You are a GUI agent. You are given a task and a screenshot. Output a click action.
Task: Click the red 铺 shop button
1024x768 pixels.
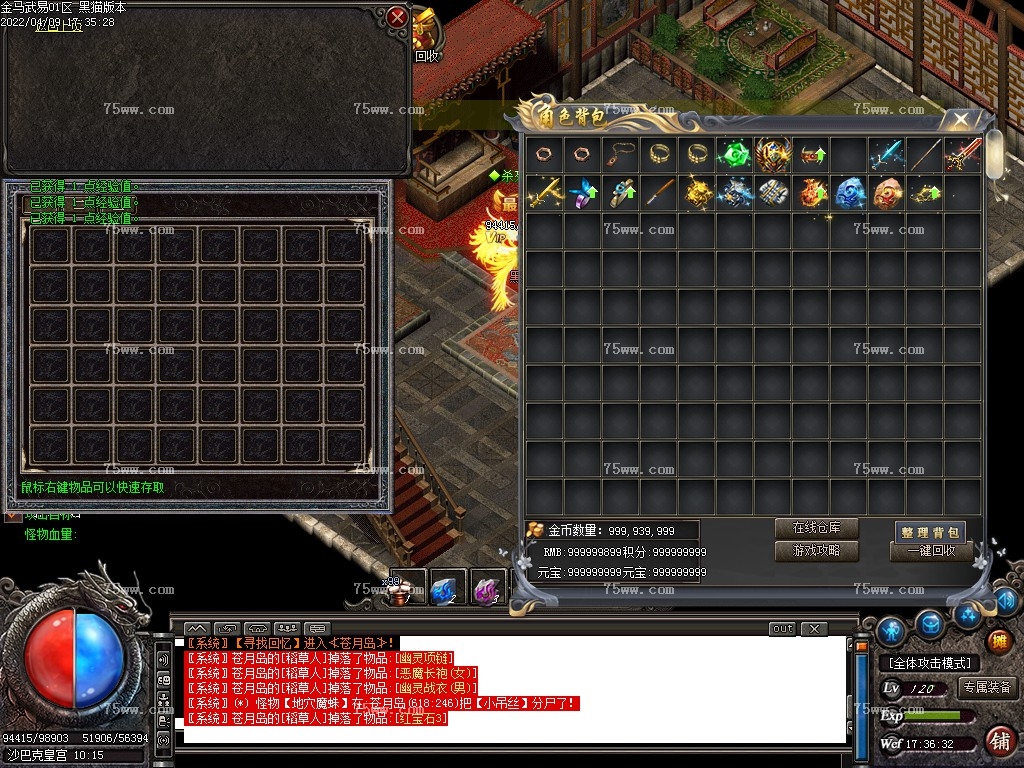click(x=998, y=741)
